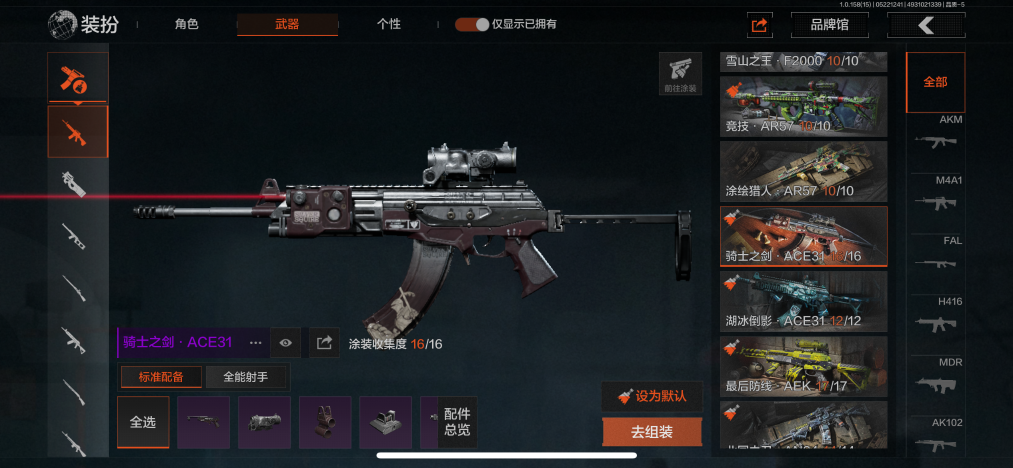Choose 涂绘猎人 AR57 skin
1013x468 pixels.
(803, 170)
